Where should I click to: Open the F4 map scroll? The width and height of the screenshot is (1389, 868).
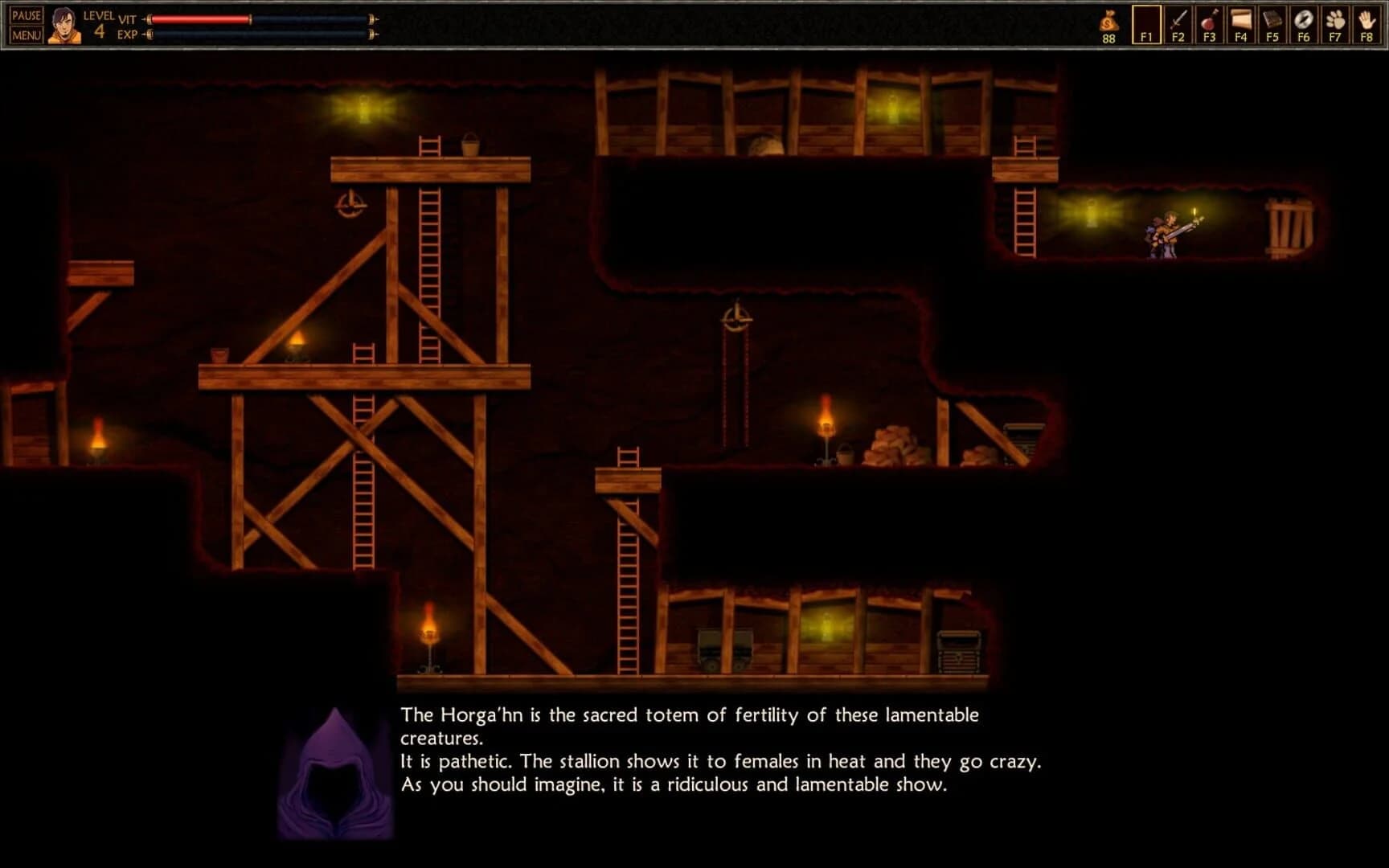(x=1239, y=24)
